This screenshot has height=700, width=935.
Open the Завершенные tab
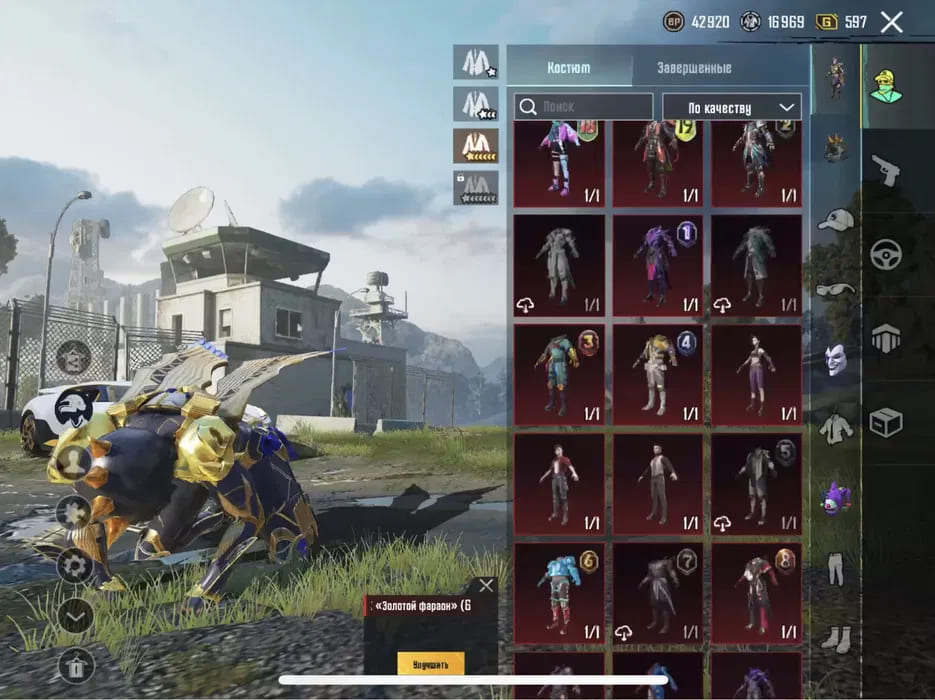pos(693,68)
